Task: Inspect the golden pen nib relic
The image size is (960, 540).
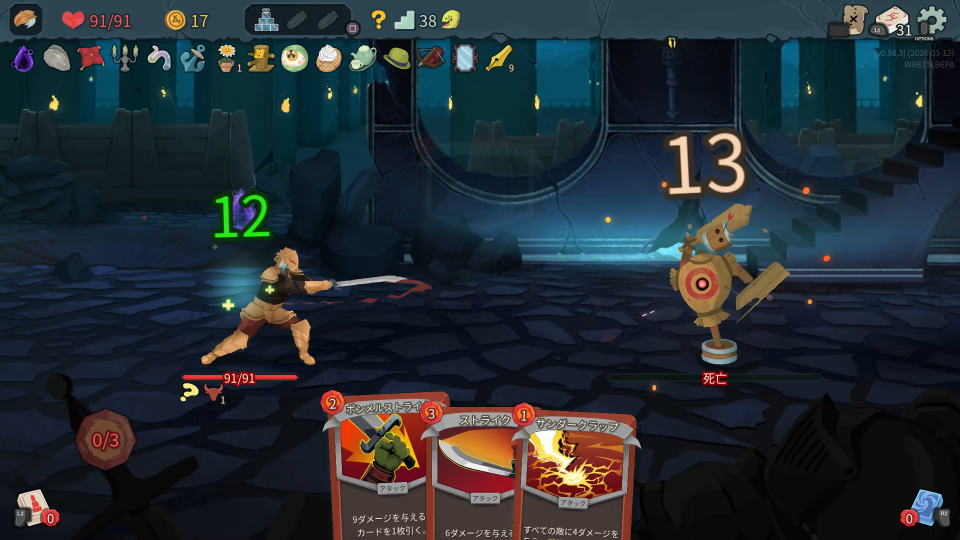Action: click(x=498, y=58)
